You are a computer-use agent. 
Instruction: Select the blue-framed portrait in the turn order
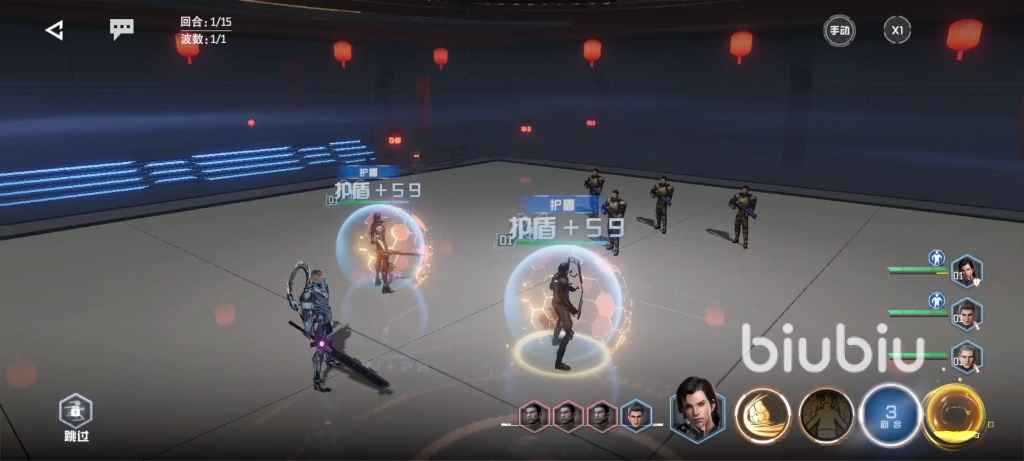[635, 415]
